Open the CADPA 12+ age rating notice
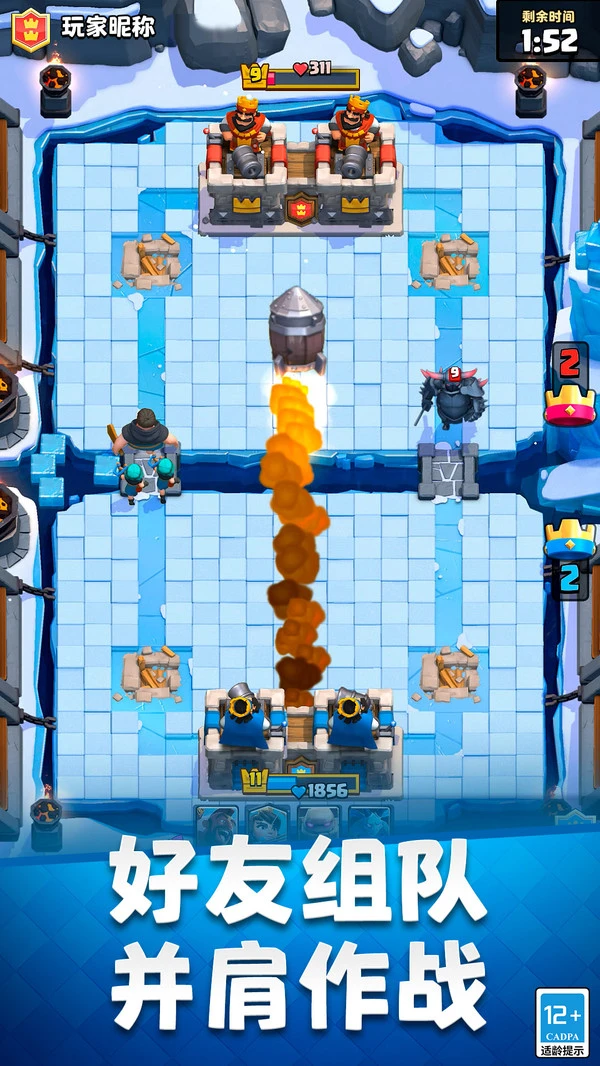Viewport: 600px width, 1066px height. 562,1022
